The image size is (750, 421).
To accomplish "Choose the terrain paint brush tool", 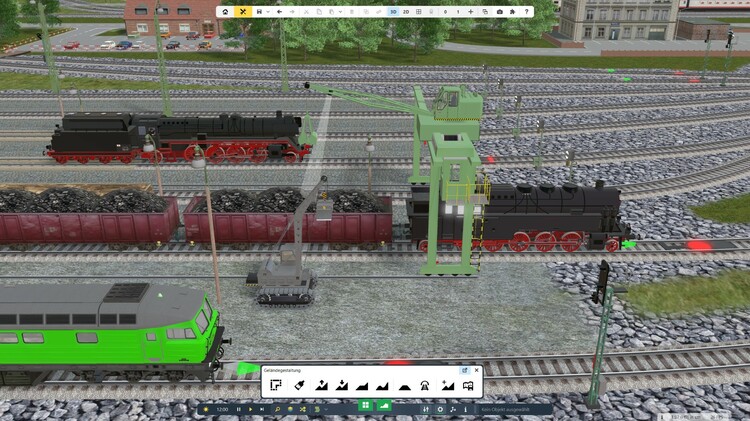I will point(299,385).
